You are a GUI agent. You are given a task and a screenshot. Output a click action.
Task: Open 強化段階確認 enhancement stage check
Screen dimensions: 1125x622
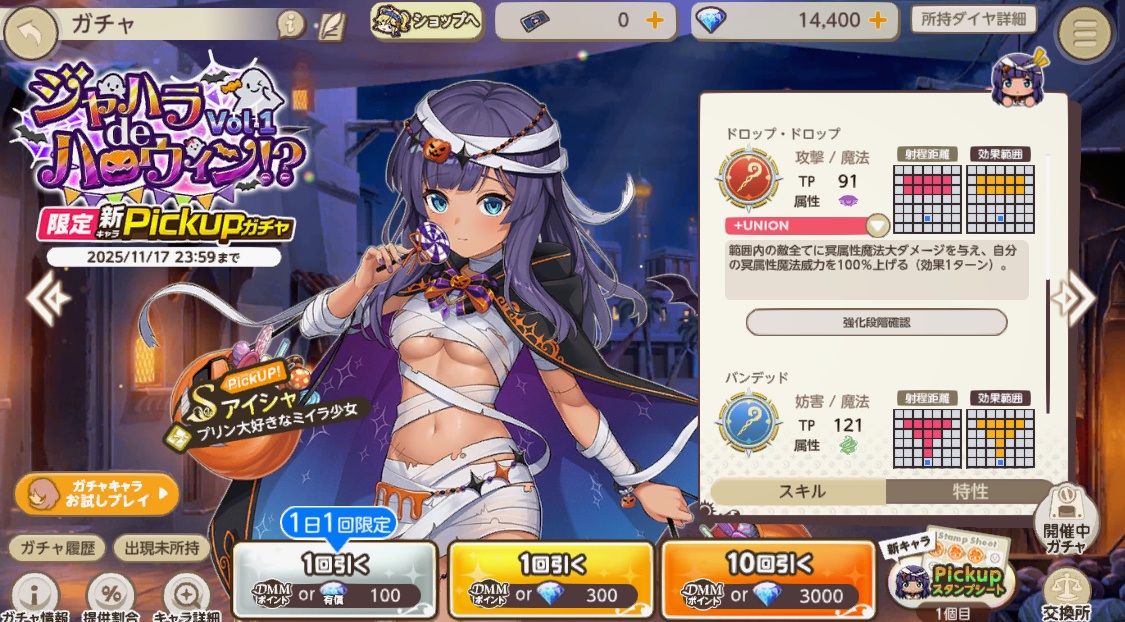click(876, 322)
